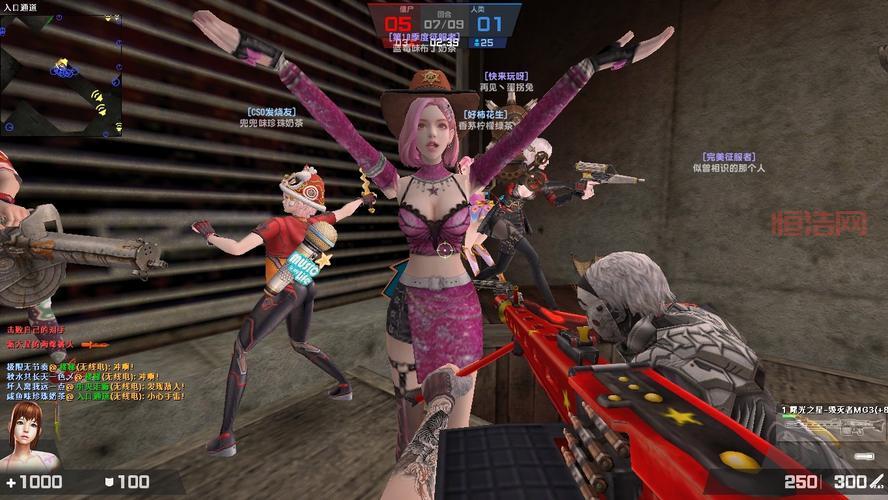
Task: Click the minimap in the corner
Action: pos(60,75)
